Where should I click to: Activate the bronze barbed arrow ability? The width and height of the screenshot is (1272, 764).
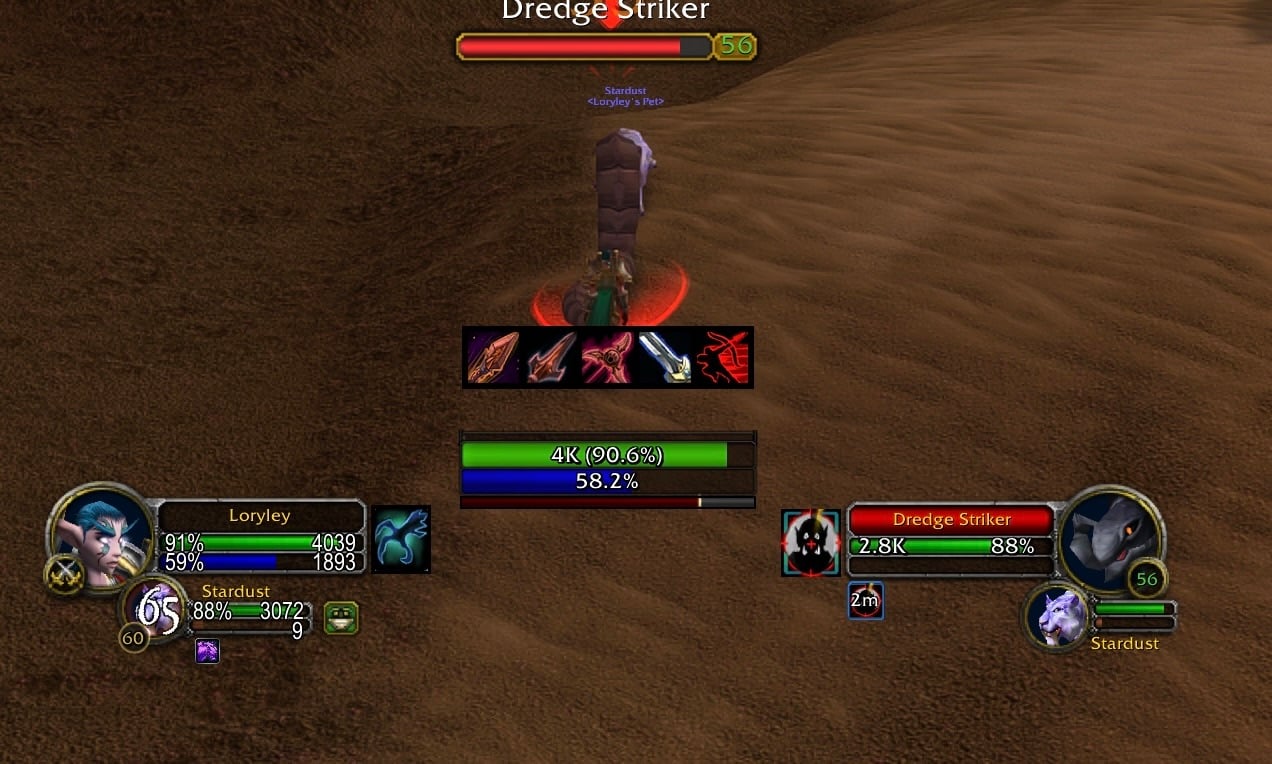[550, 358]
